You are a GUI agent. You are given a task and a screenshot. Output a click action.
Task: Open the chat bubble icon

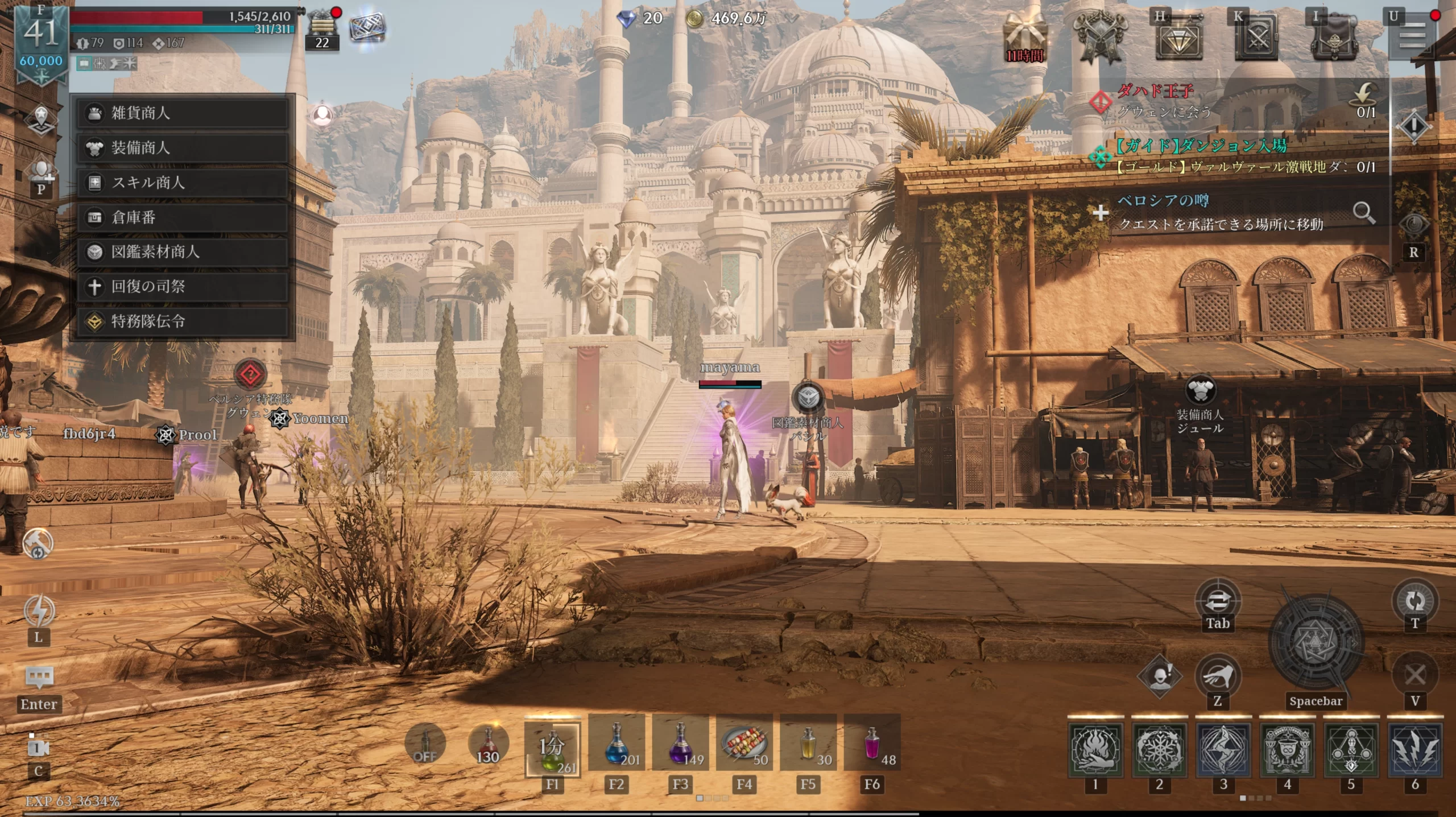(39, 678)
